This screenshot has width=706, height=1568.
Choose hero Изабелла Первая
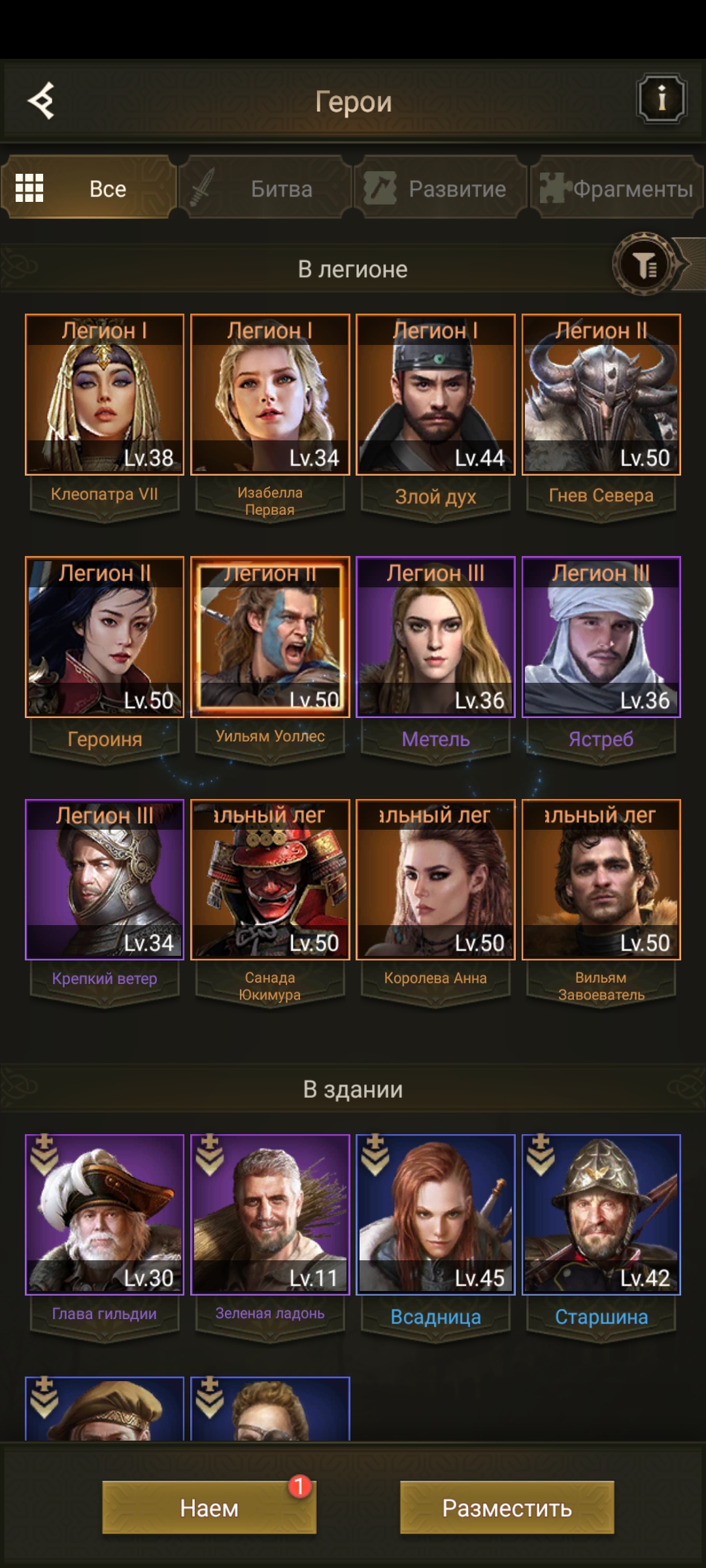(x=270, y=395)
